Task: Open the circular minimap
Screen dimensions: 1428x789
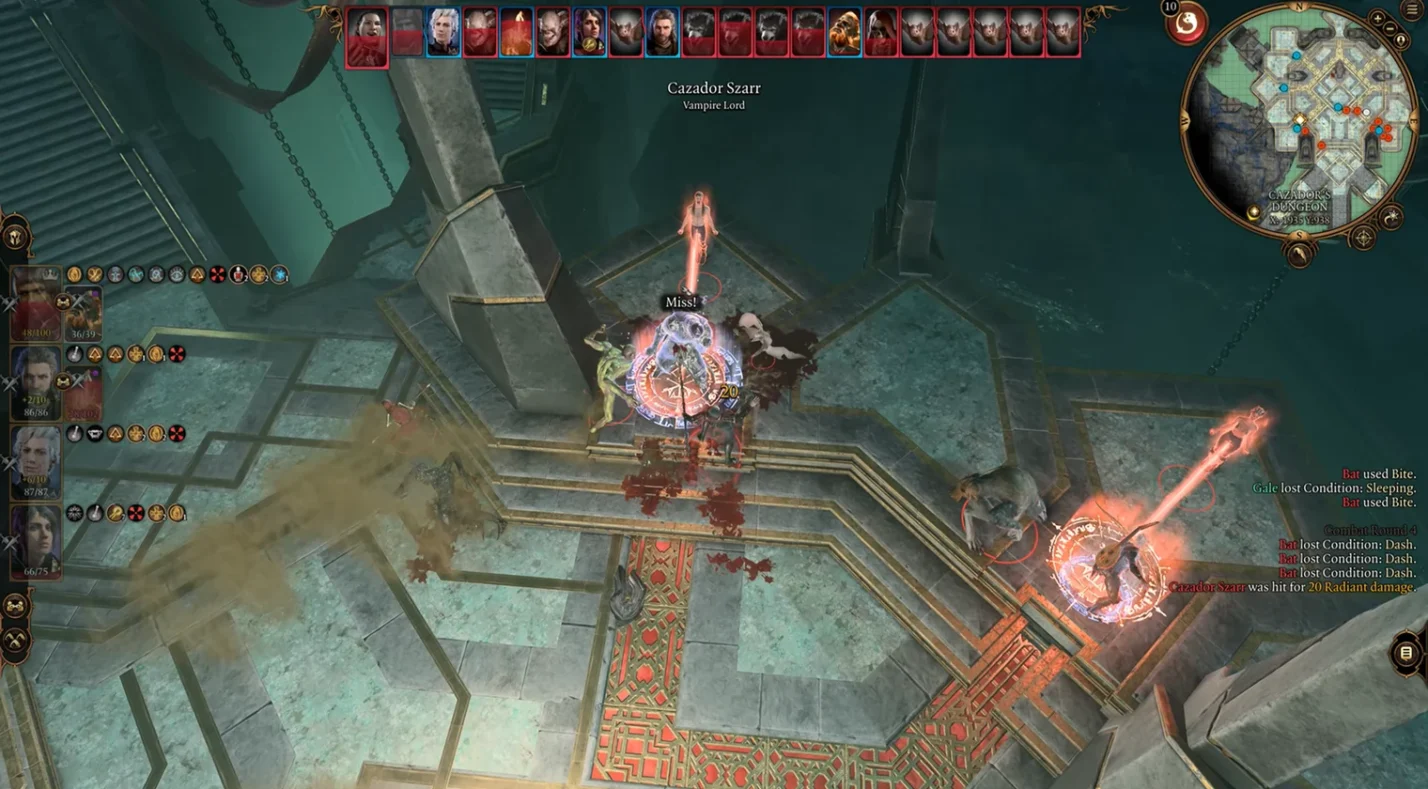Action: pos(1300,118)
